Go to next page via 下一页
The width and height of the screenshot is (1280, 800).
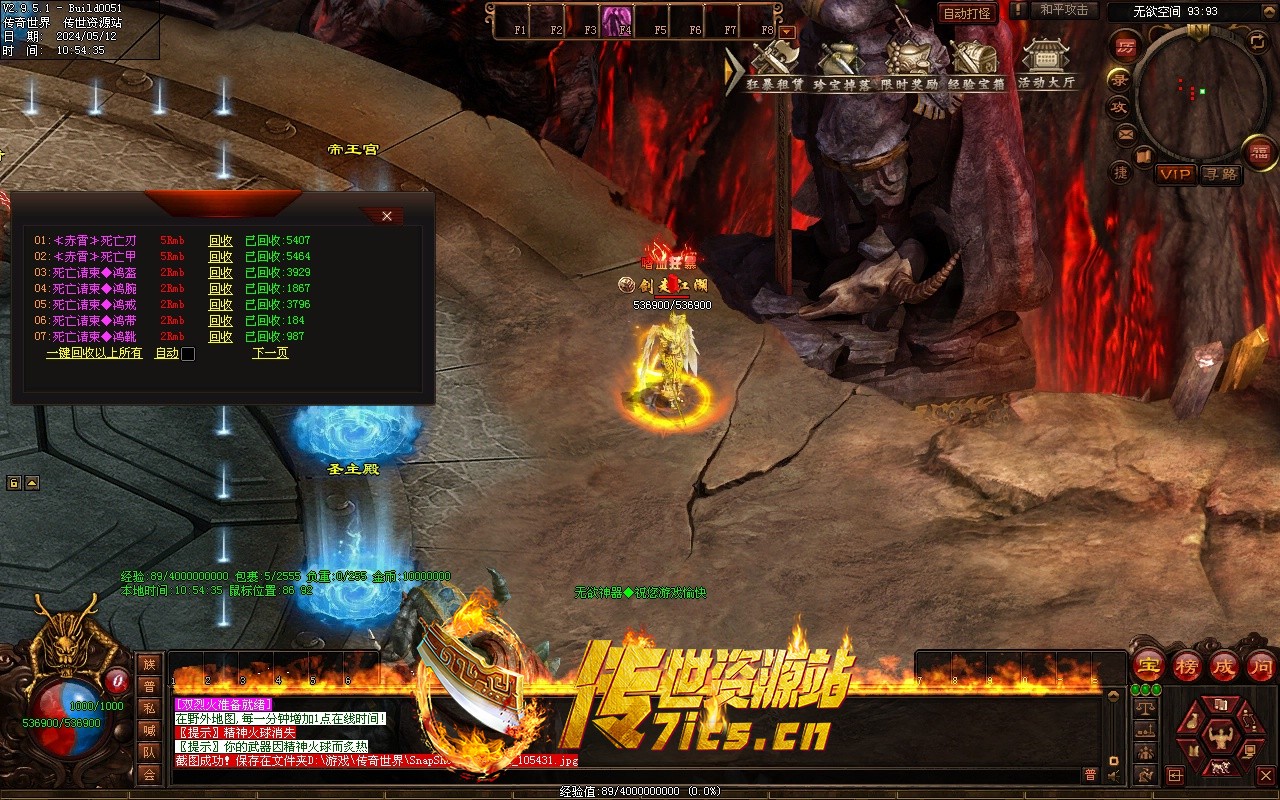(270, 353)
